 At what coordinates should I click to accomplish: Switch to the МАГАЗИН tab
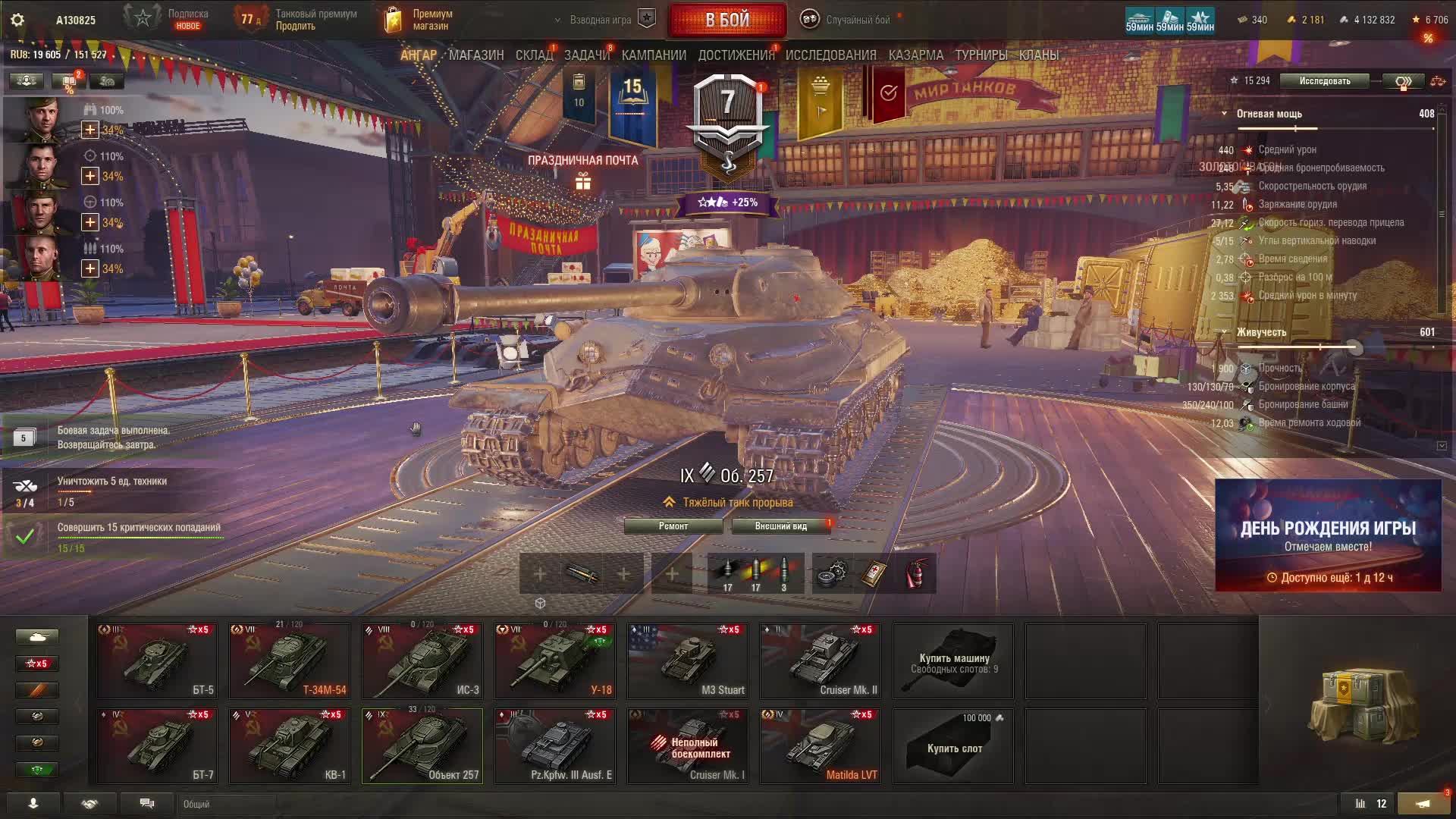[x=476, y=55]
